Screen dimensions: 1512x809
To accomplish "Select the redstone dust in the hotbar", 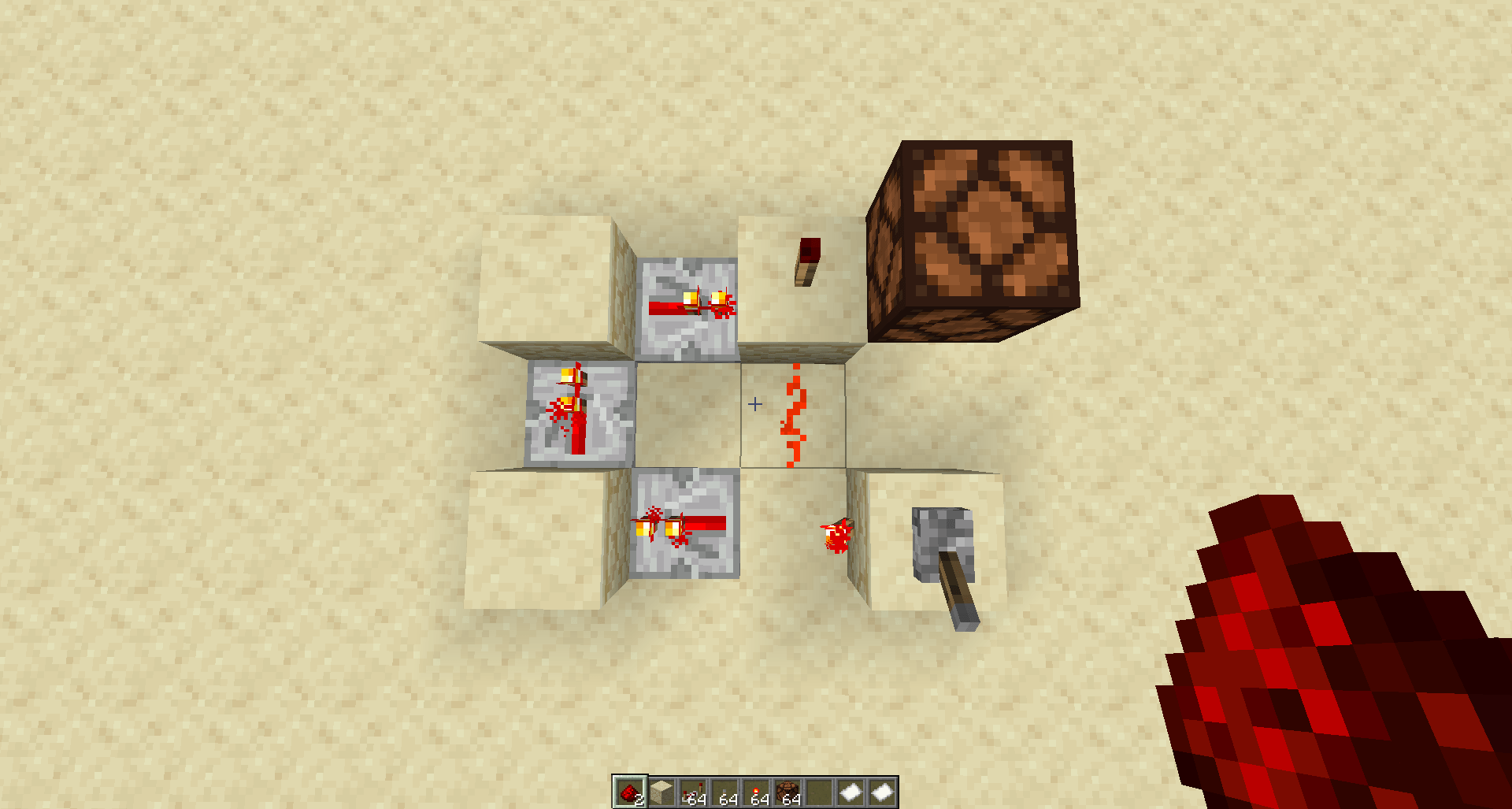I will [x=631, y=790].
